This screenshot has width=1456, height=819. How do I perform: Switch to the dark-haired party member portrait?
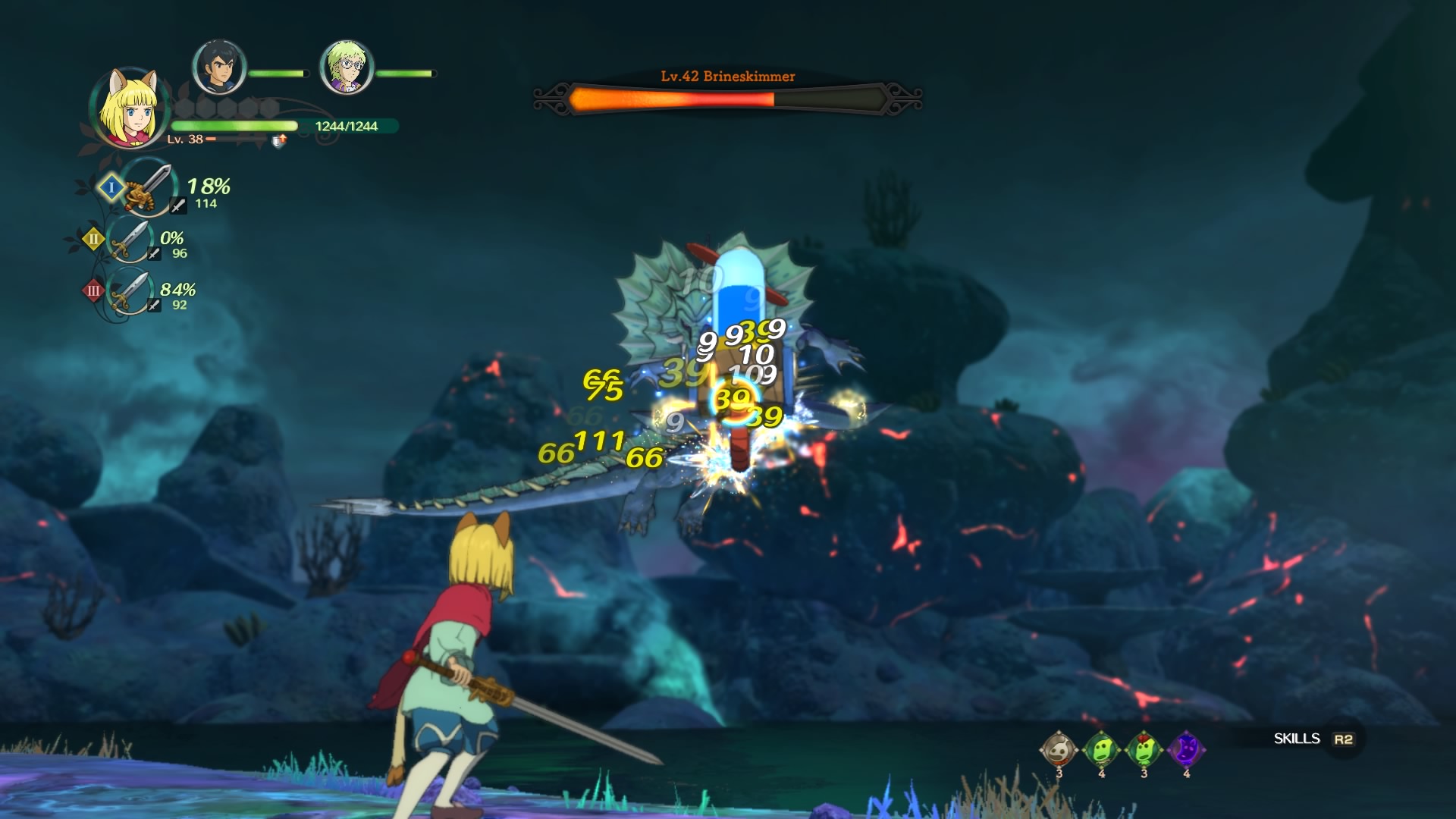tap(219, 68)
